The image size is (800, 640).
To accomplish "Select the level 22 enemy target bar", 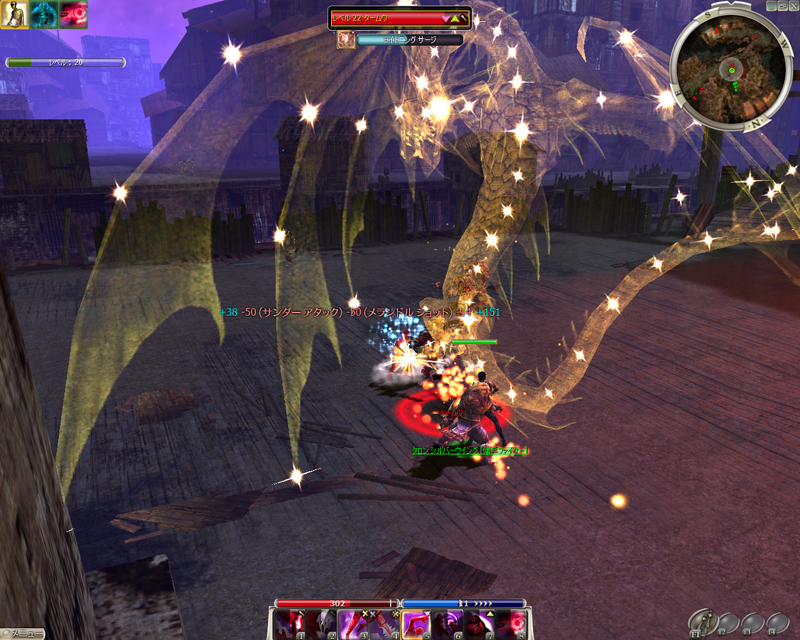I will click(x=400, y=19).
